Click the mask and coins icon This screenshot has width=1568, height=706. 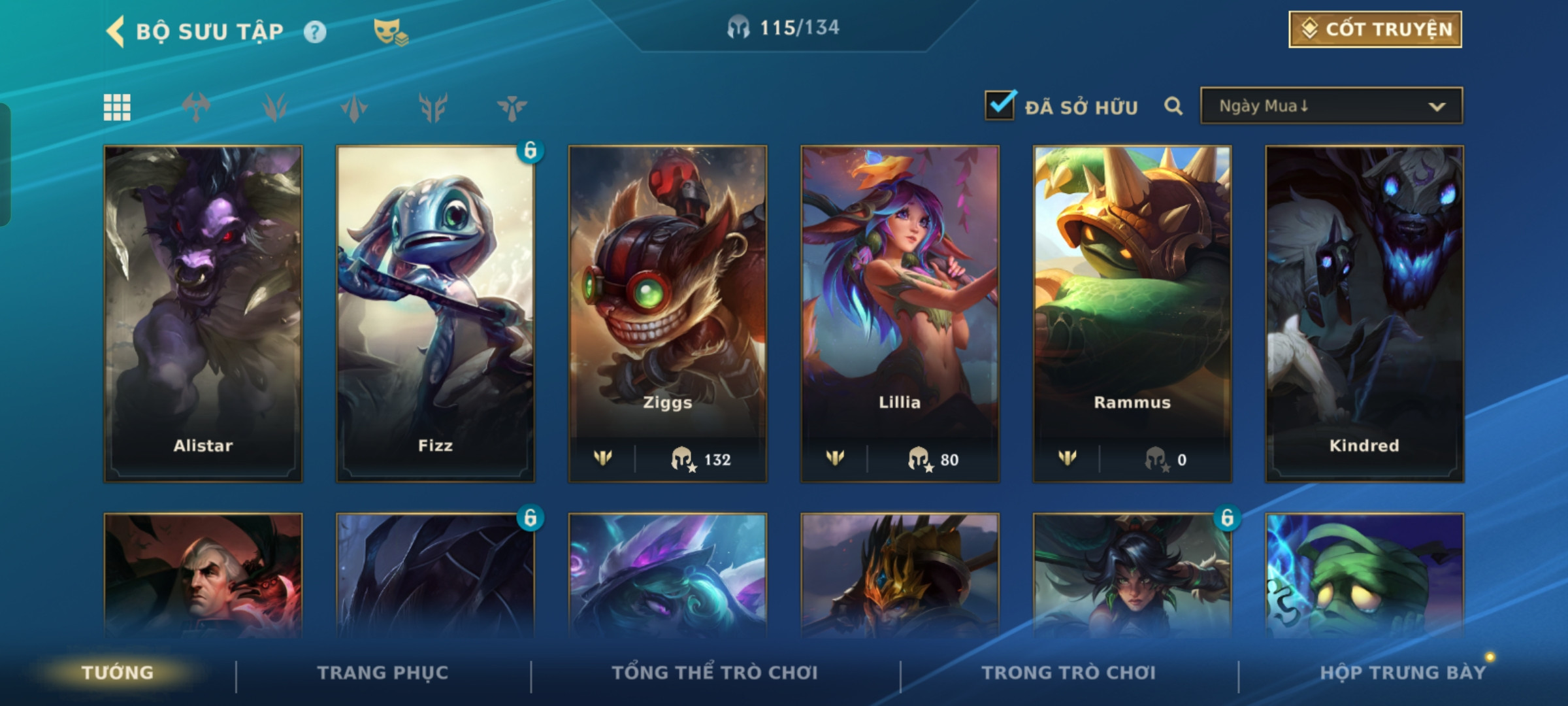tap(390, 32)
